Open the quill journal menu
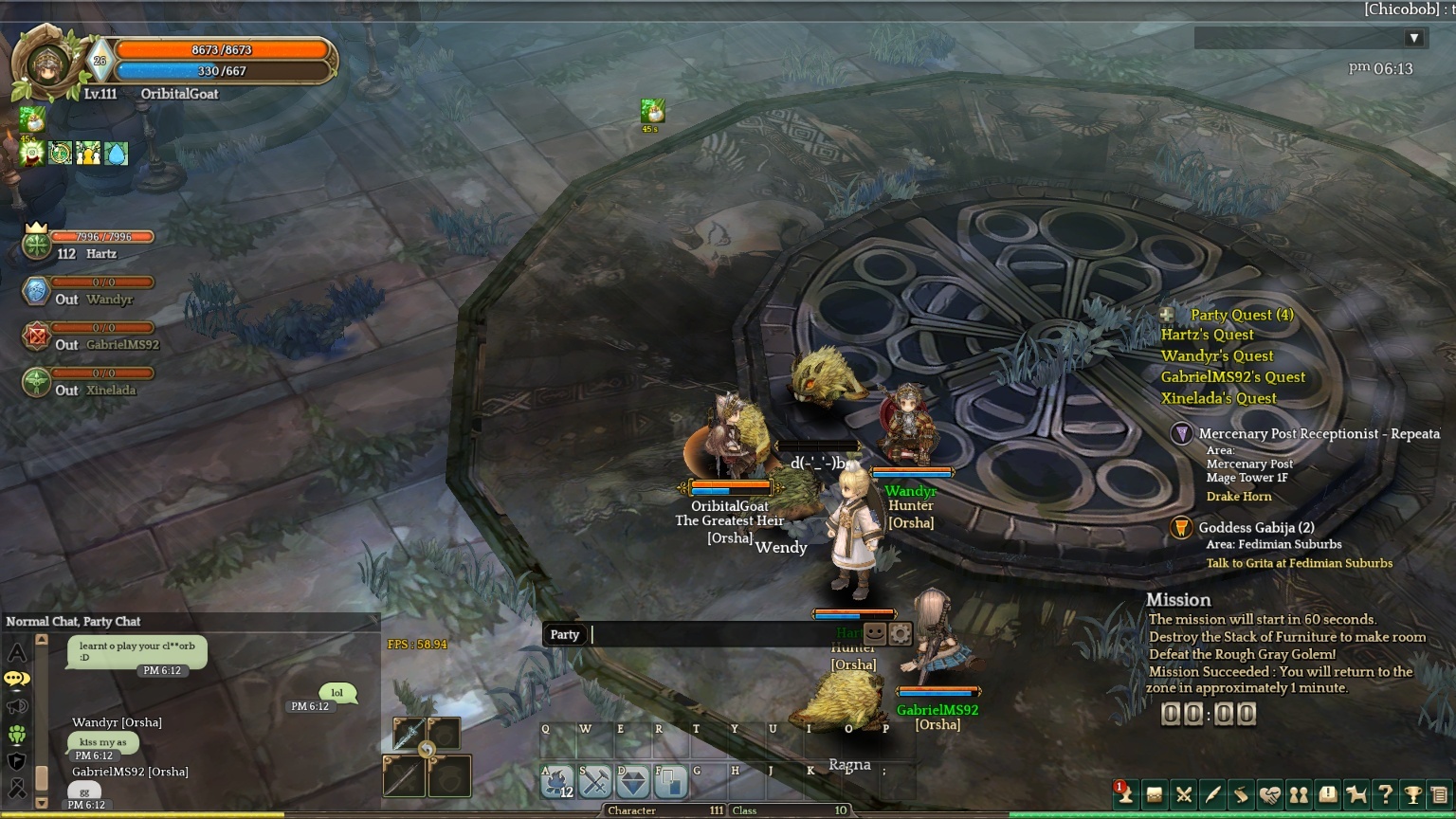The width and height of the screenshot is (1456, 819). click(x=1212, y=794)
